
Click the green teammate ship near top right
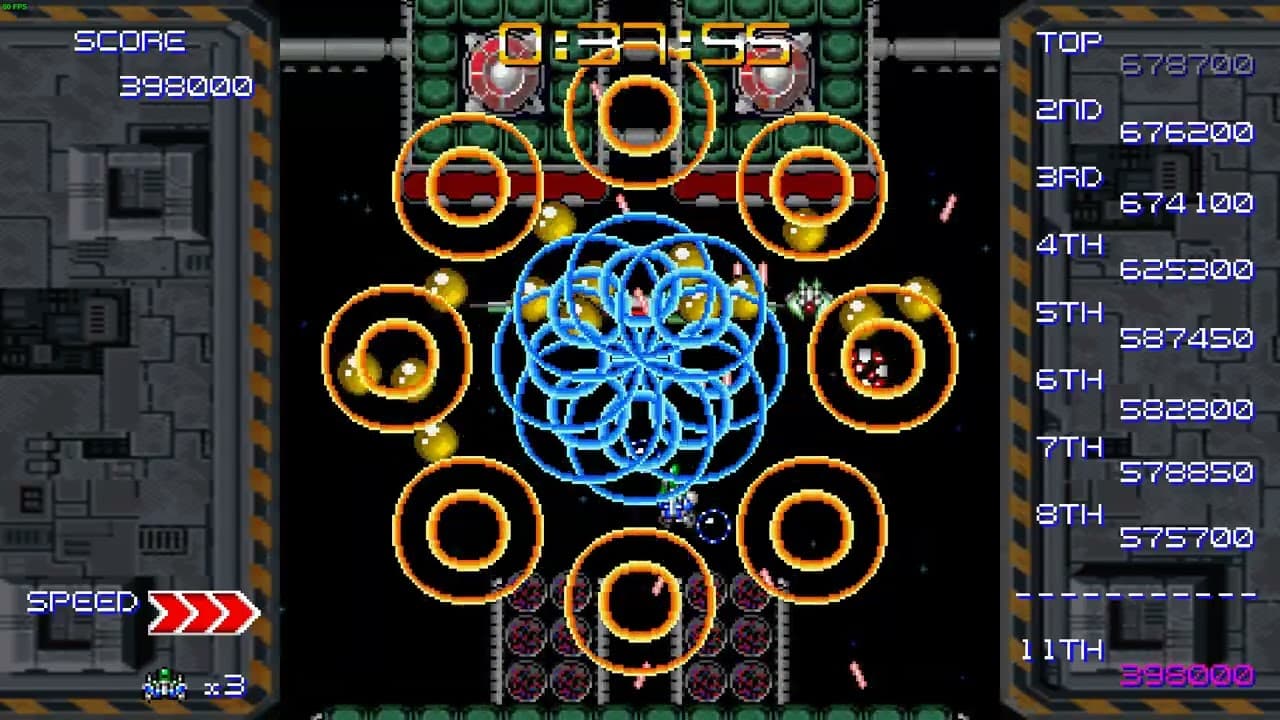pyautogui.click(x=806, y=295)
